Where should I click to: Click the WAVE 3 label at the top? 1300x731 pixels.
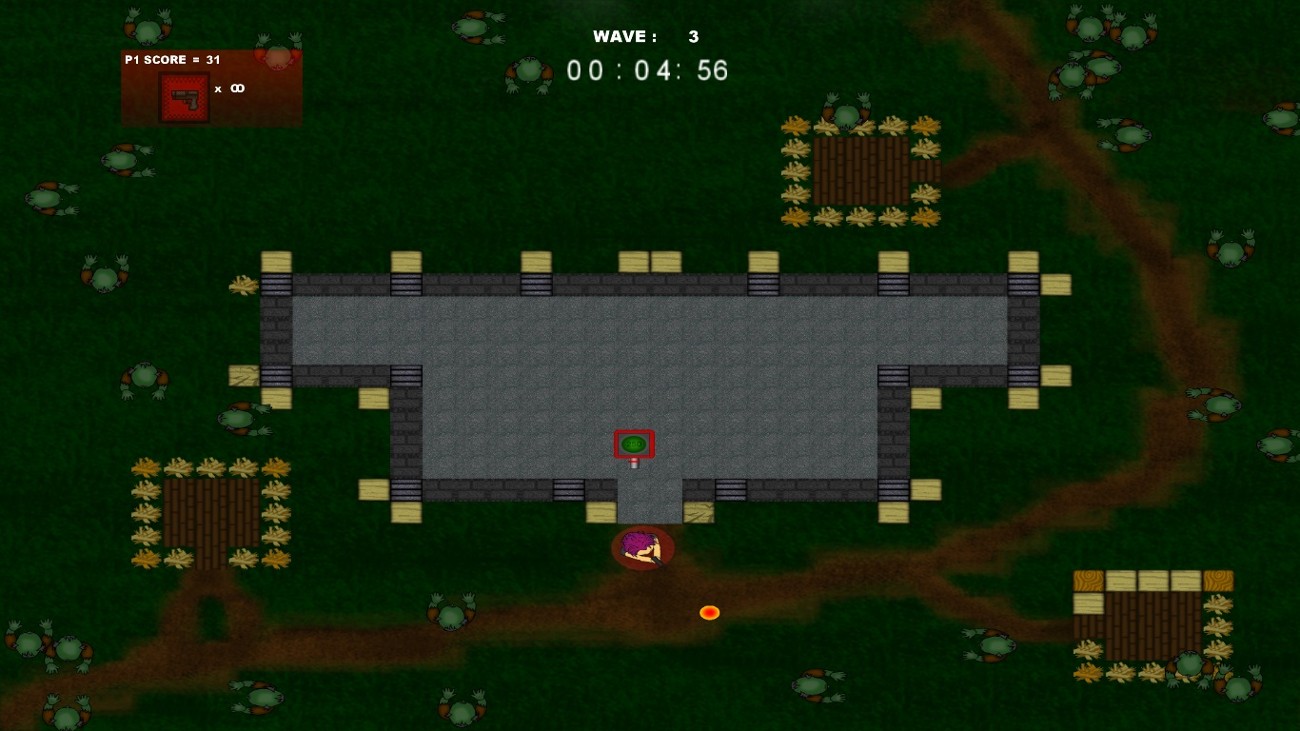pyautogui.click(x=645, y=36)
